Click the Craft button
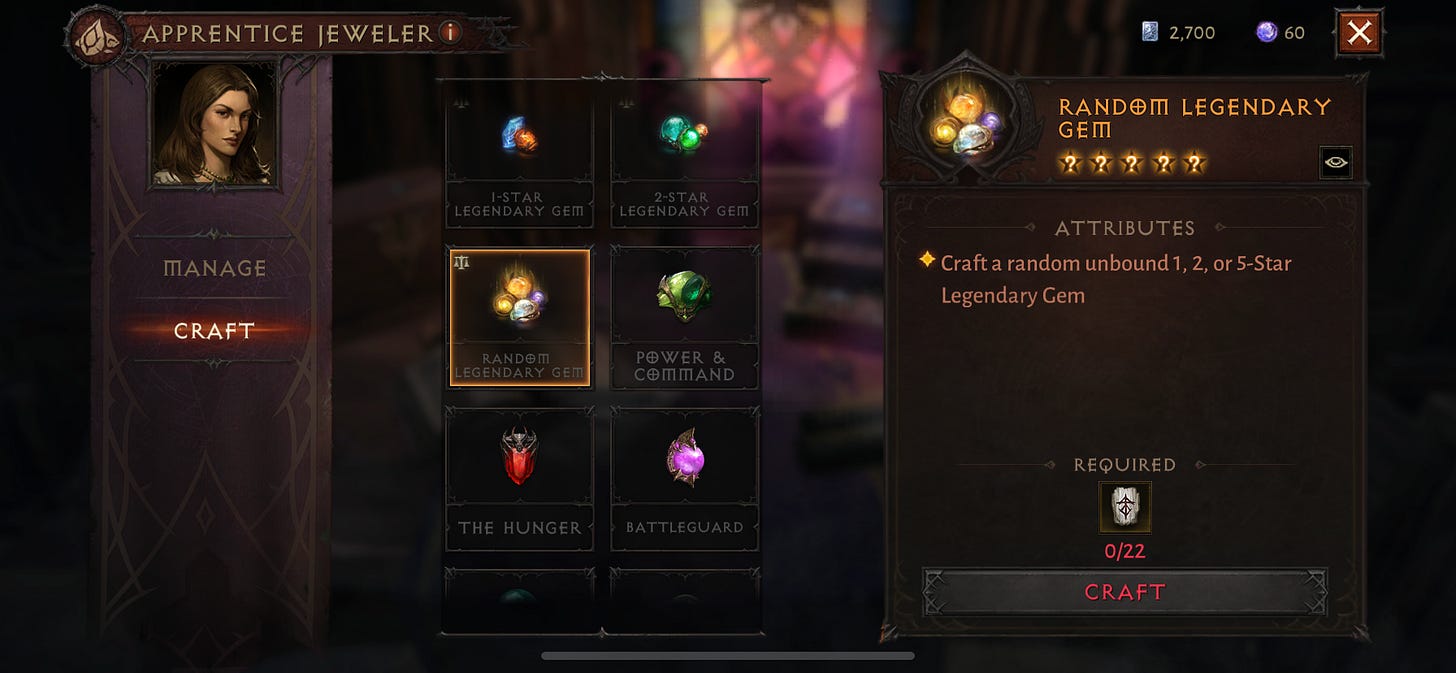 coord(1125,592)
